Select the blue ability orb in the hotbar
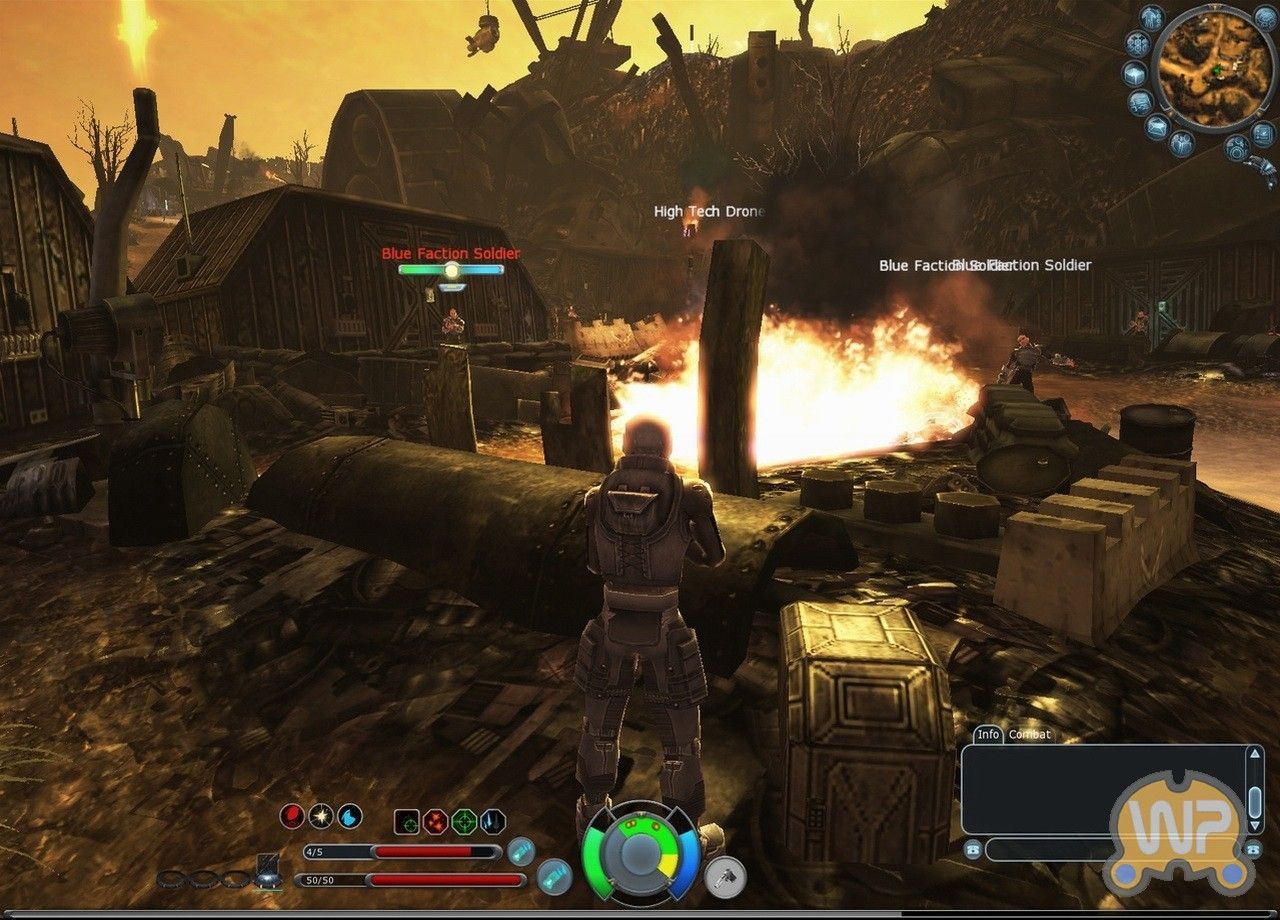The width and height of the screenshot is (1280, 920). 349,817
